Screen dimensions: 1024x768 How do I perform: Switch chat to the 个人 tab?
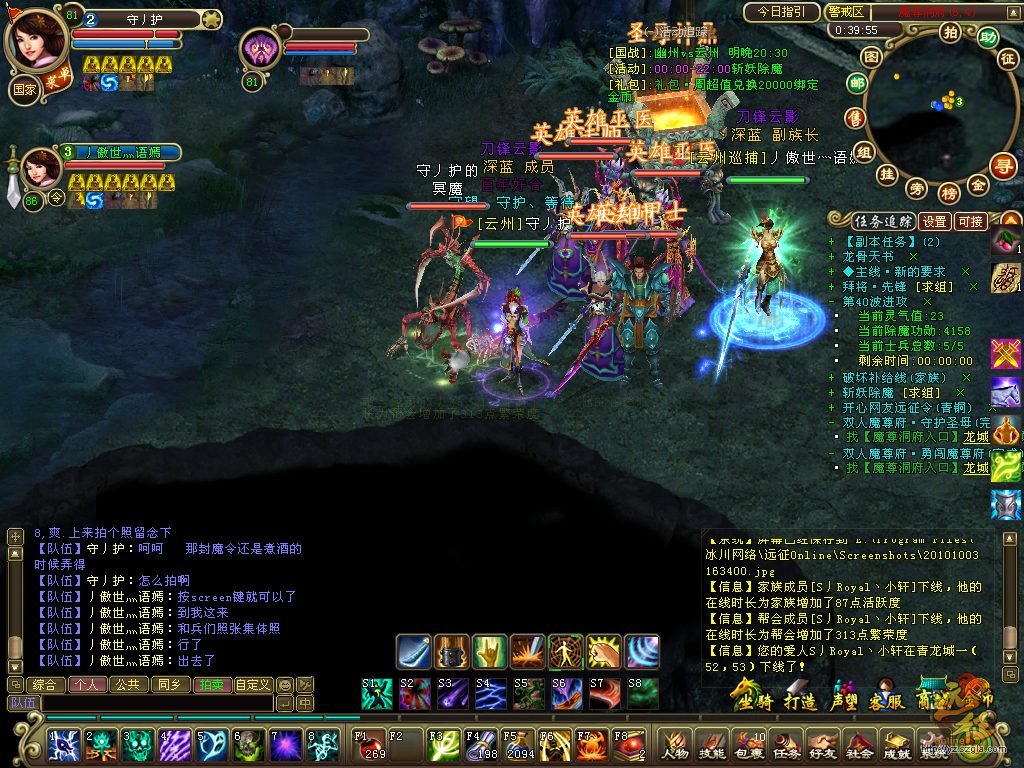(x=85, y=685)
